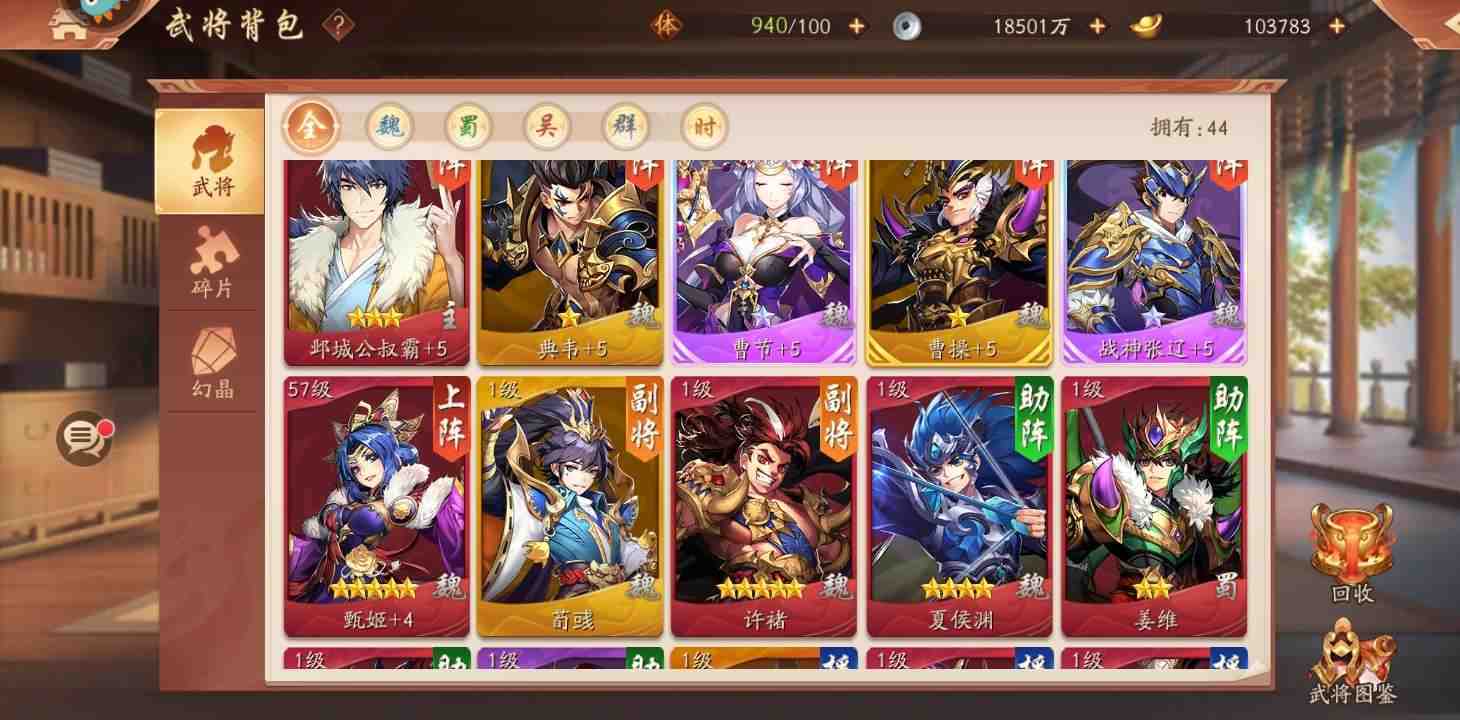
Task: Select the 甄姬+4 general card
Action: pos(377,500)
